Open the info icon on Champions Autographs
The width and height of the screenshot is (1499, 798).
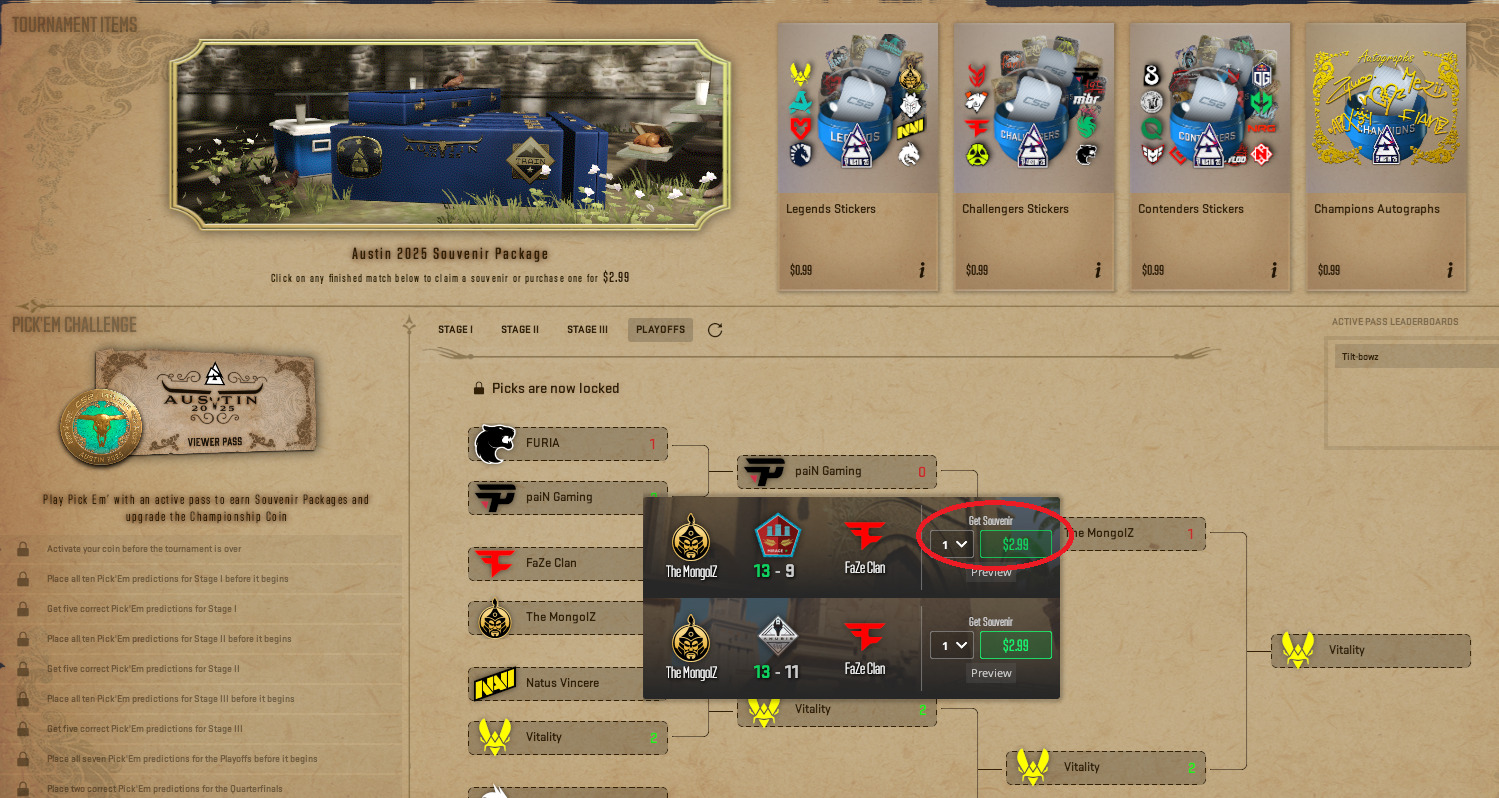[1449, 269]
